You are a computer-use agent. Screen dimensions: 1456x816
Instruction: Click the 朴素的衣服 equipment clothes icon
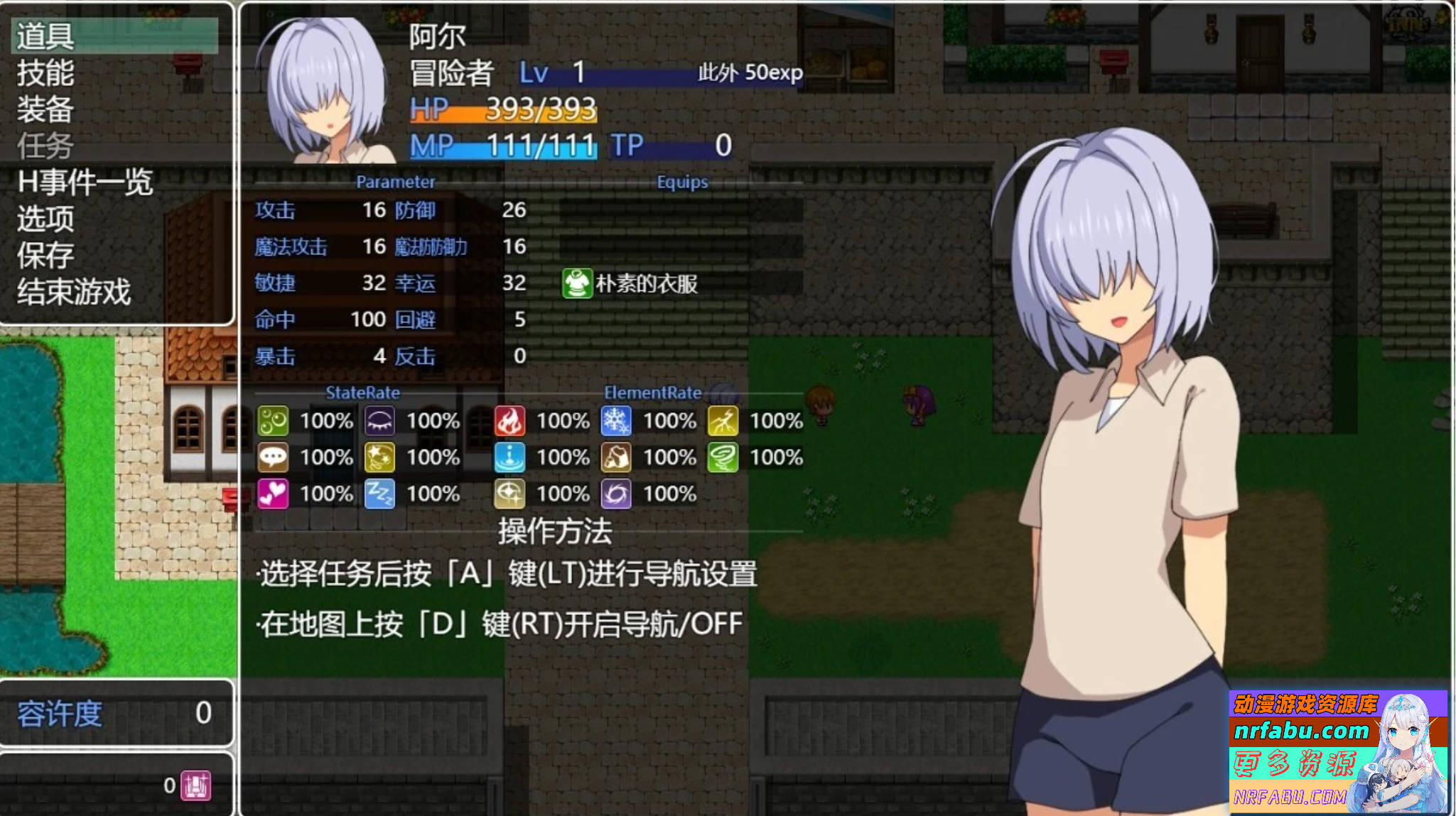coord(577,283)
